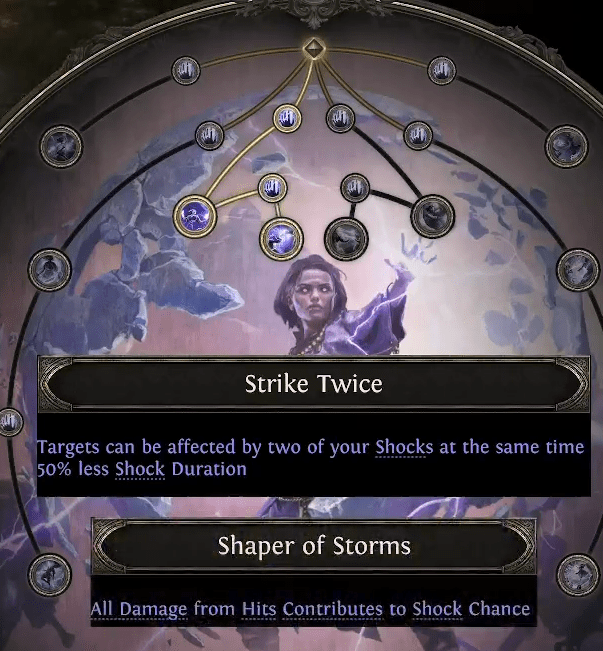This screenshot has height=651, width=603.
Task: Allocate the dark small node joining two unlit notables
Action: click(x=354, y=187)
